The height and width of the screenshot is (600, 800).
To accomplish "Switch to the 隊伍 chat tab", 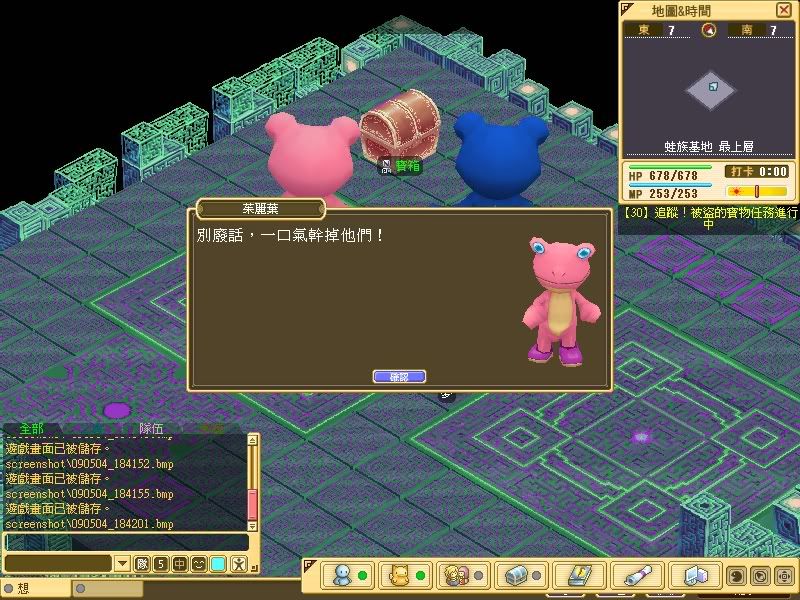I will [x=153, y=428].
